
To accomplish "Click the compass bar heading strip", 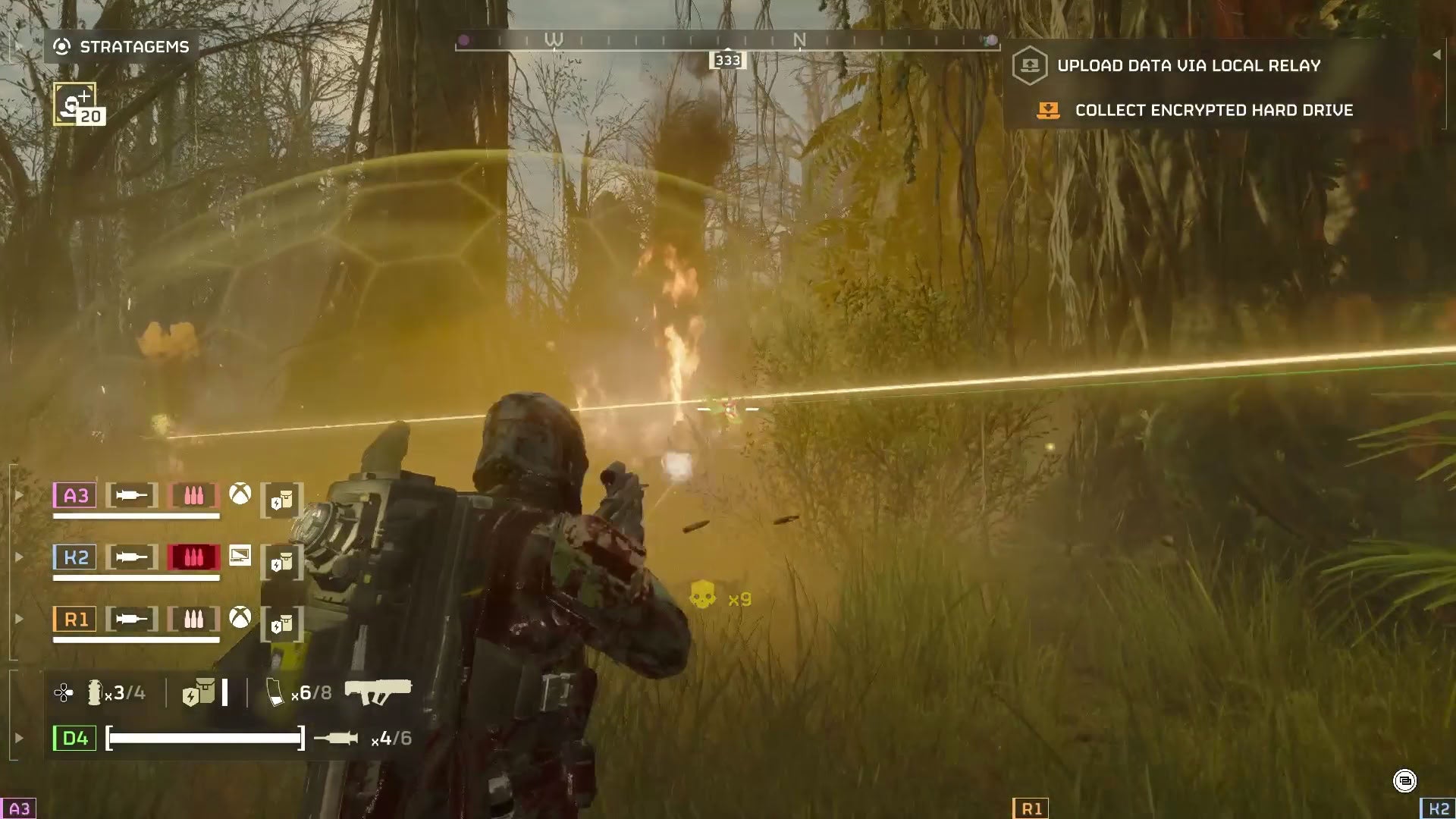I will tap(726, 42).
